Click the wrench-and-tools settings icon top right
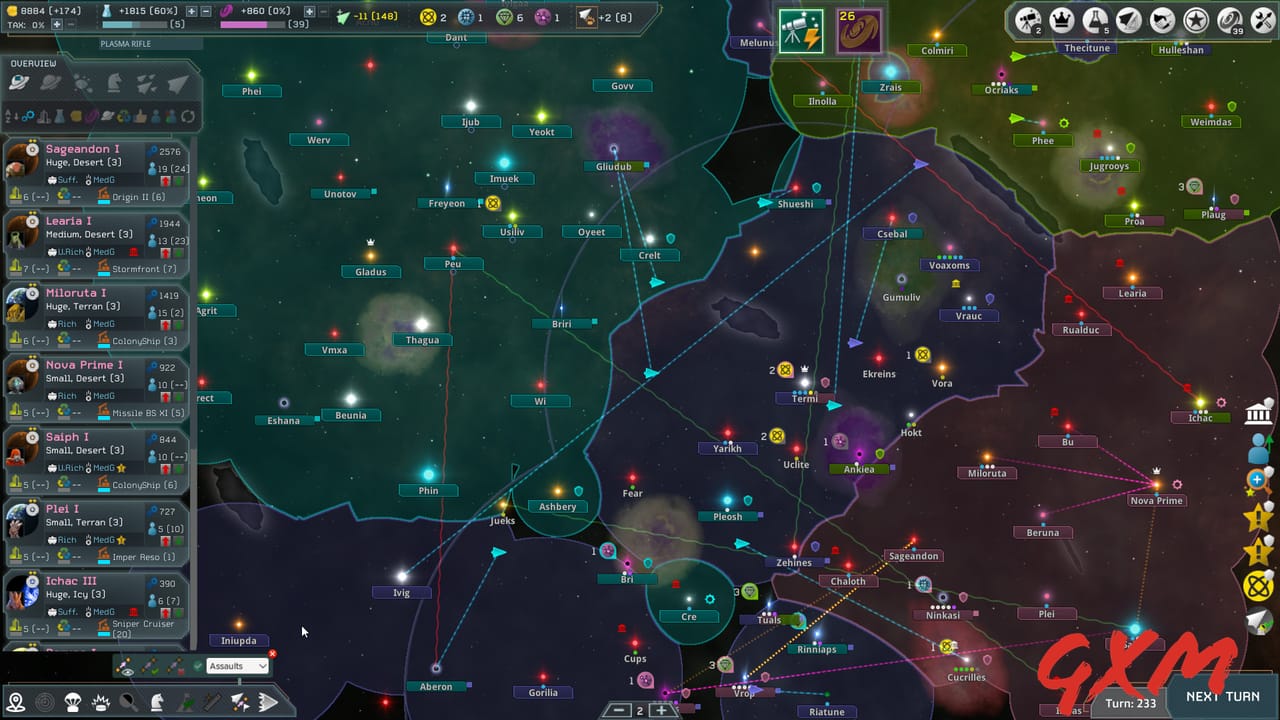This screenshot has height=720, width=1280. pyautogui.click(x=1260, y=20)
